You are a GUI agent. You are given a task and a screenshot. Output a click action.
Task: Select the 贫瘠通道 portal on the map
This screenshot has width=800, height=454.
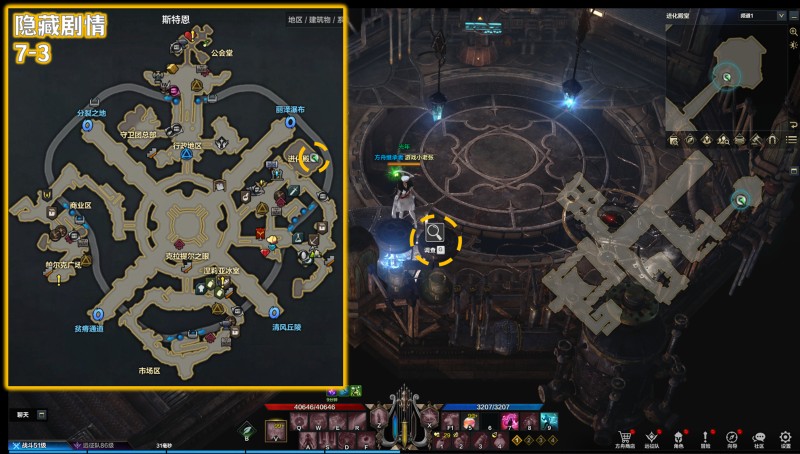pos(97,314)
